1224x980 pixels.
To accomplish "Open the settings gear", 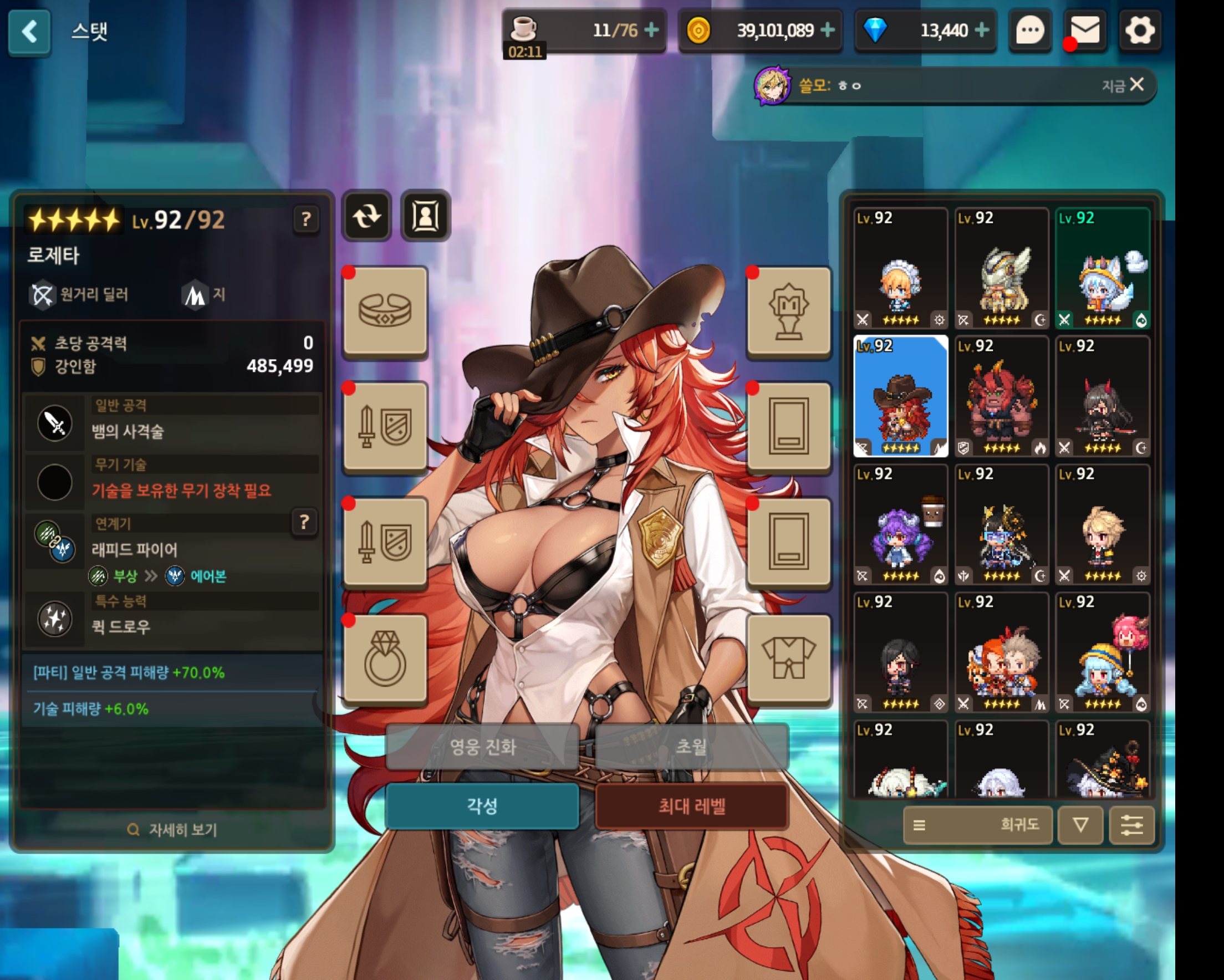I will click(x=1139, y=30).
